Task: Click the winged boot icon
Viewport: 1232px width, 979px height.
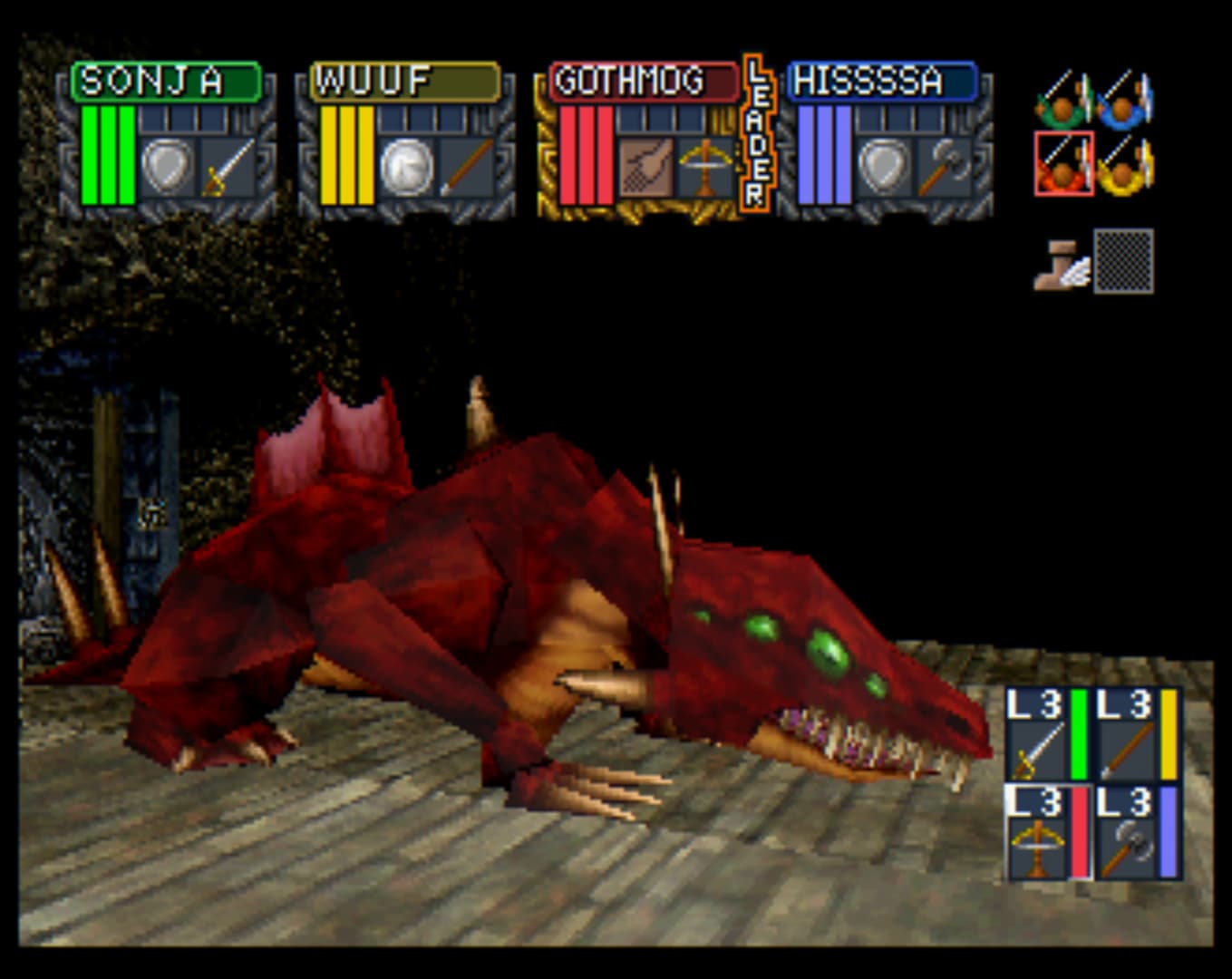Action: point(1062,264)
